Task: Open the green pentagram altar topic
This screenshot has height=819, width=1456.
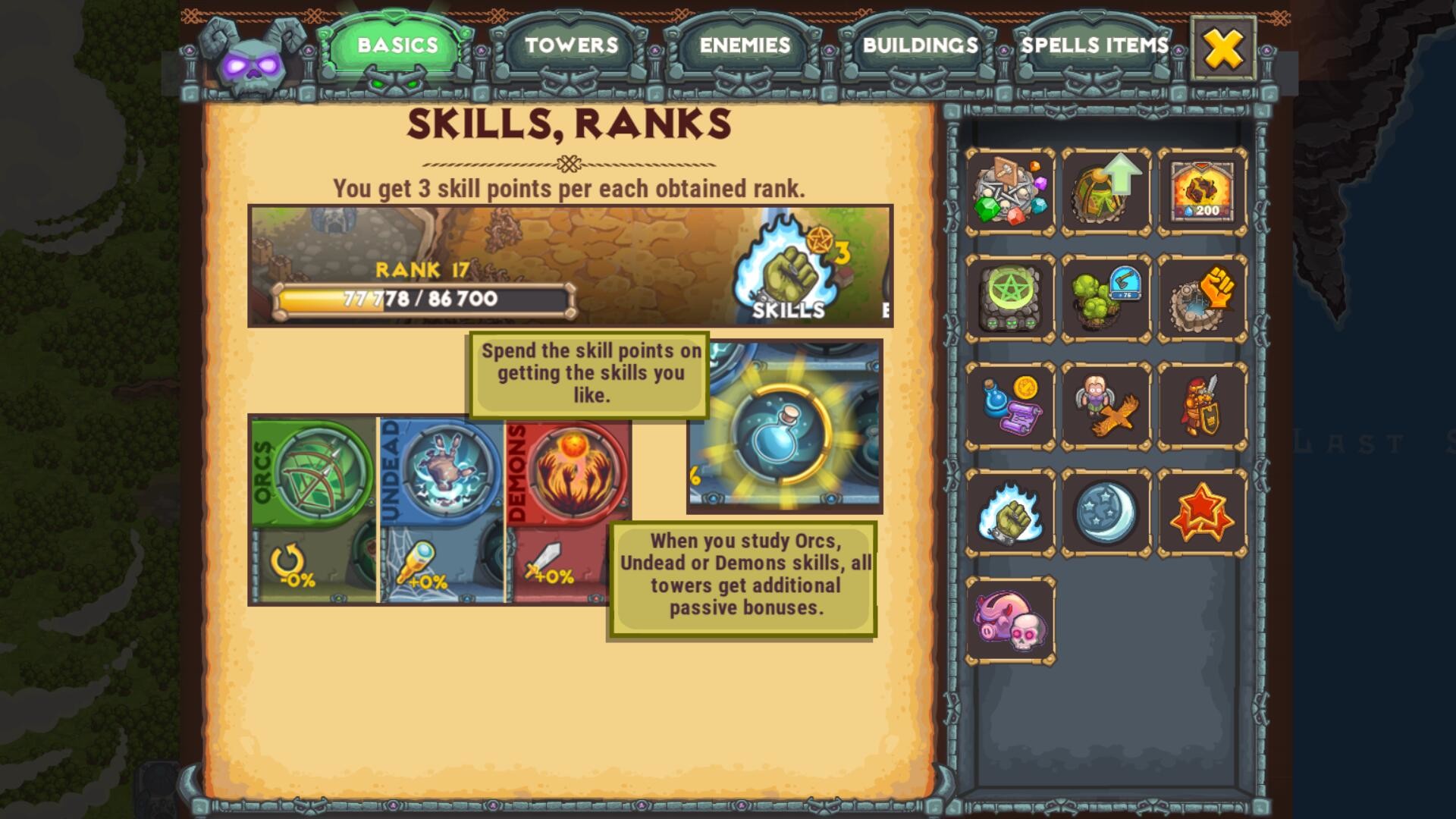Action: pos(1011,296)
